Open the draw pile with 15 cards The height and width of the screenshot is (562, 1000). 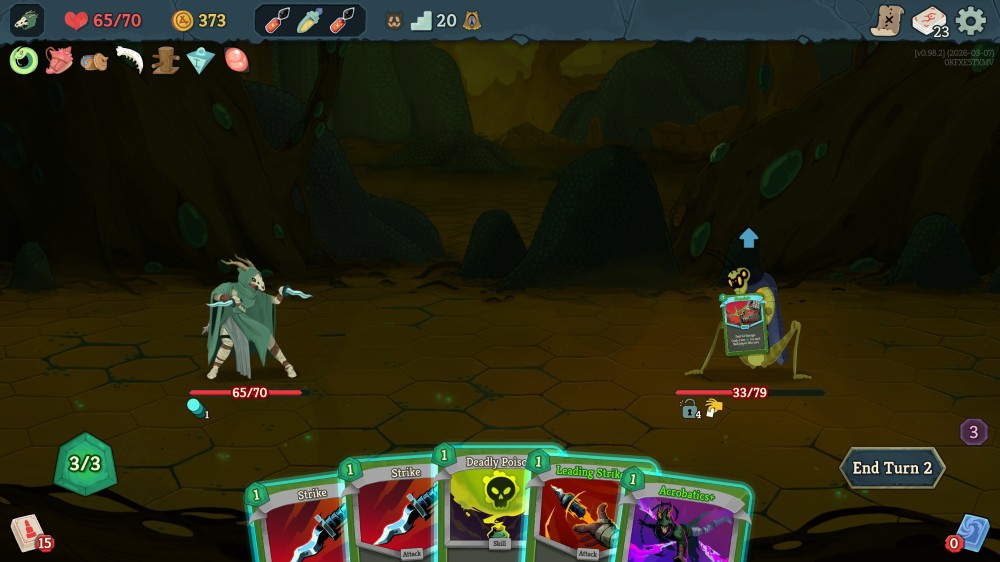point(27,532)
